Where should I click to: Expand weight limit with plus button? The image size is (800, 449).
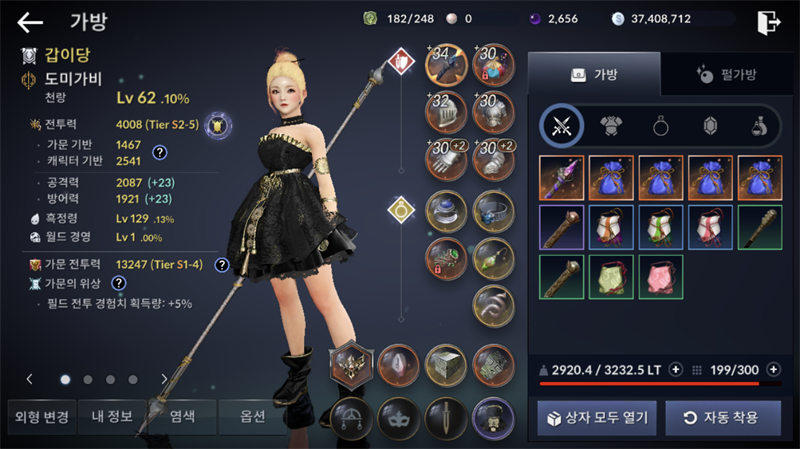(x=676, y=369)
